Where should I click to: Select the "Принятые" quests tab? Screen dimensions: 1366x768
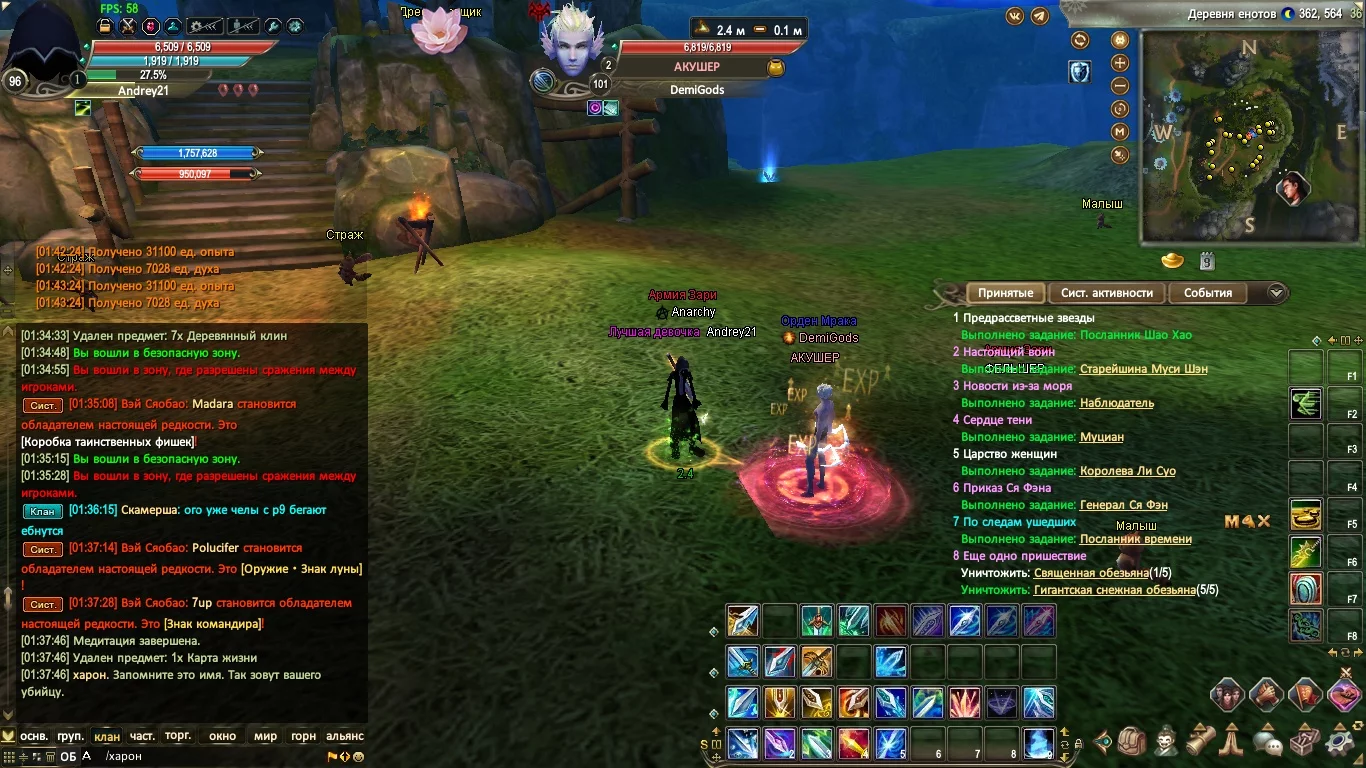[1005, 293]
